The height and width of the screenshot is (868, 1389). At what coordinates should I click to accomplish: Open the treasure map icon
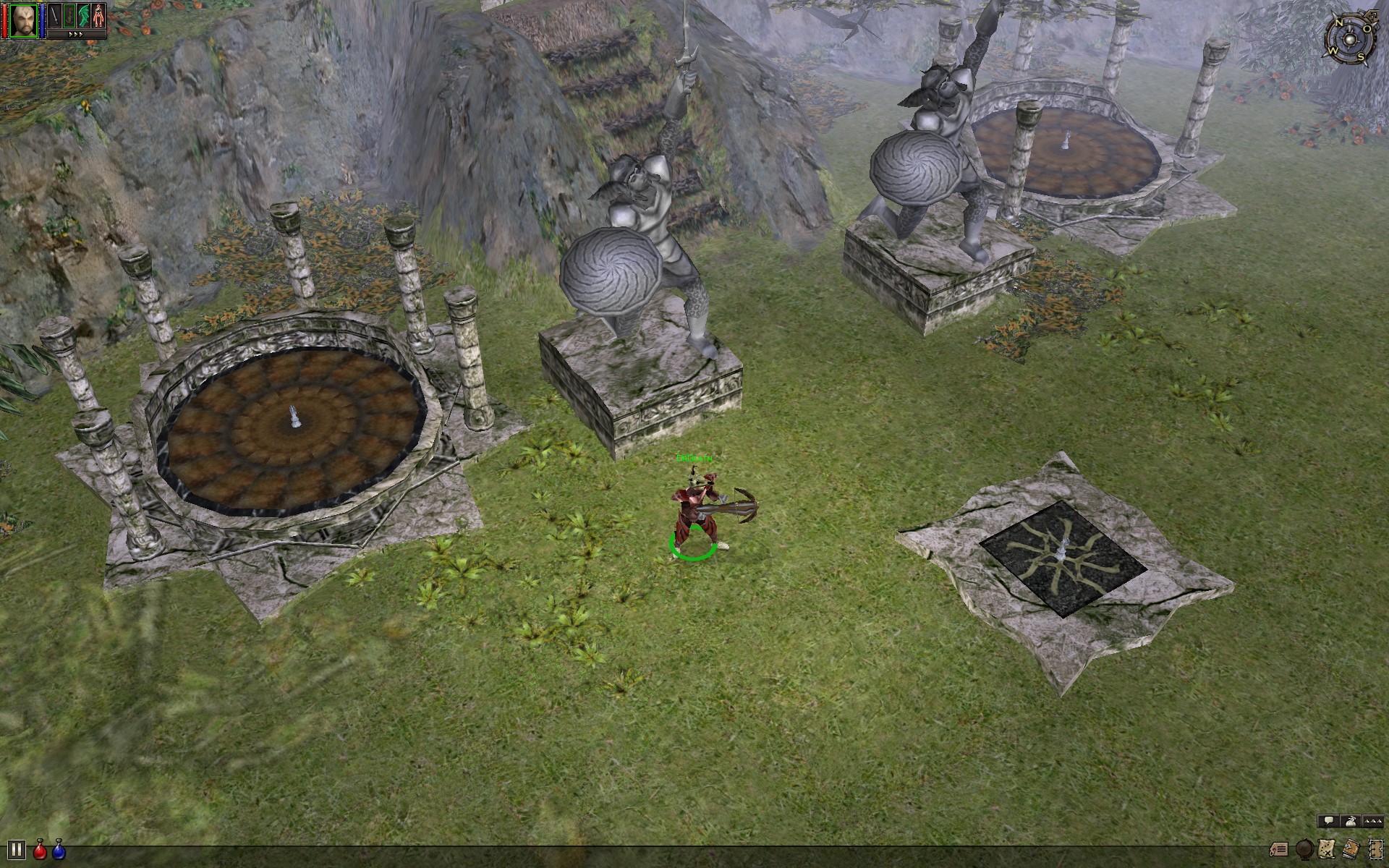point(1328,849)
